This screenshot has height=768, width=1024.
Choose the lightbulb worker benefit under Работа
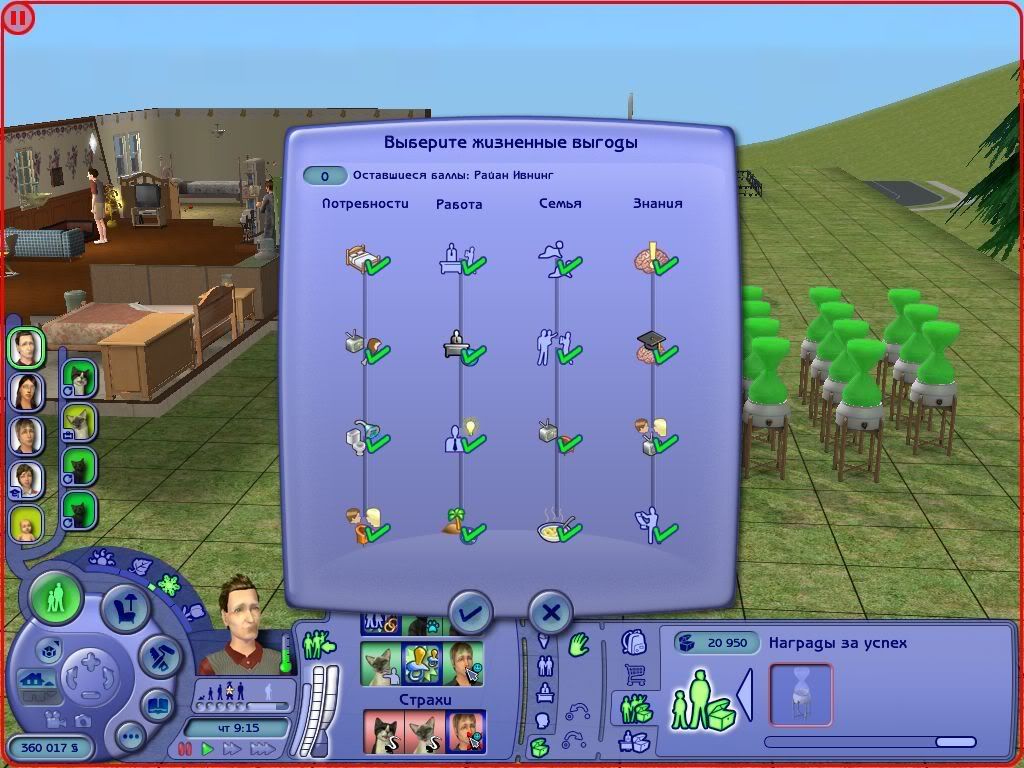460,437
